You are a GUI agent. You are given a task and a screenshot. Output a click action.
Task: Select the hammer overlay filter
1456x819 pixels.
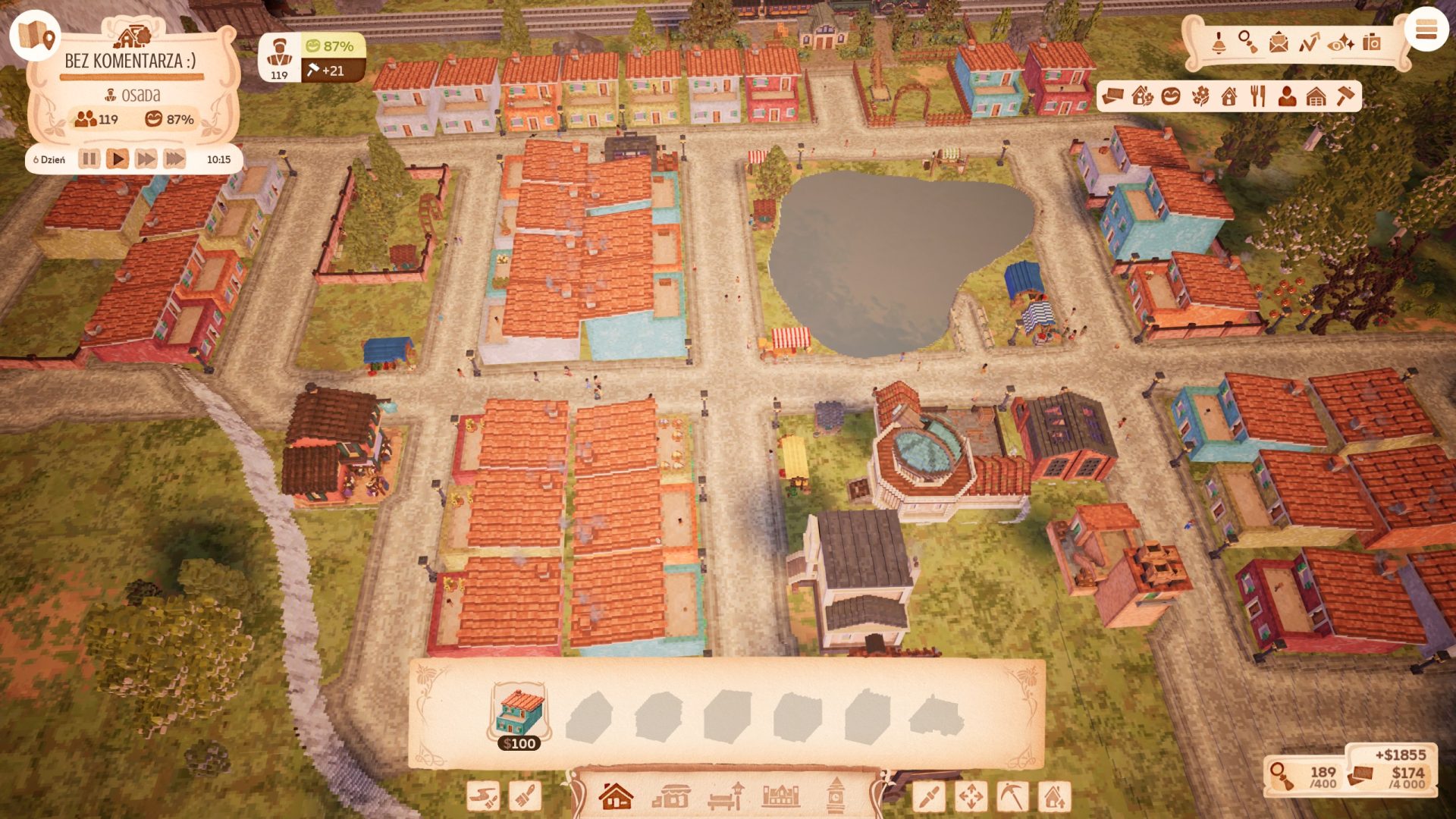1345,96
